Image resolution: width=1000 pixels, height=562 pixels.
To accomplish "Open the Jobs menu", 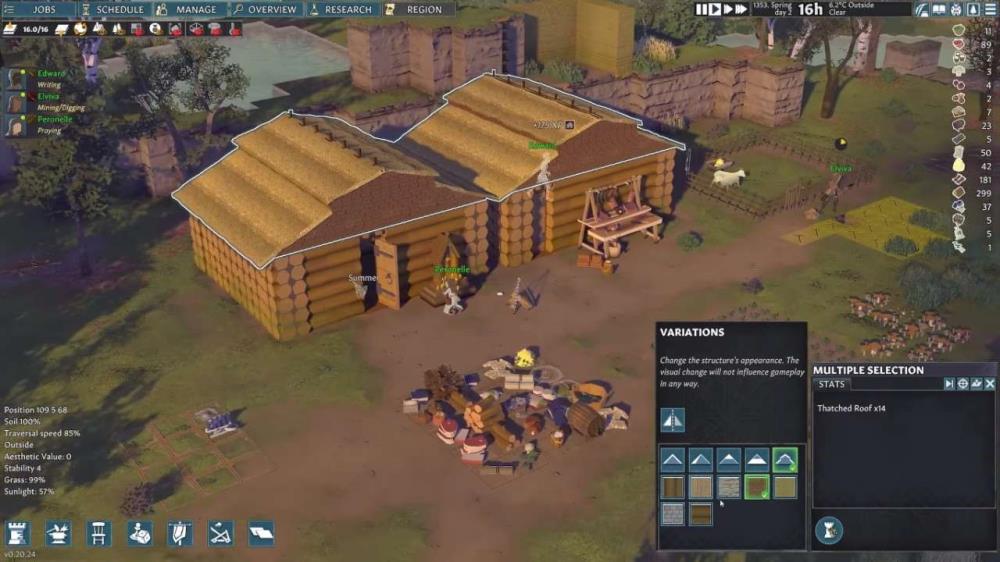I will [x=38, y=9].
